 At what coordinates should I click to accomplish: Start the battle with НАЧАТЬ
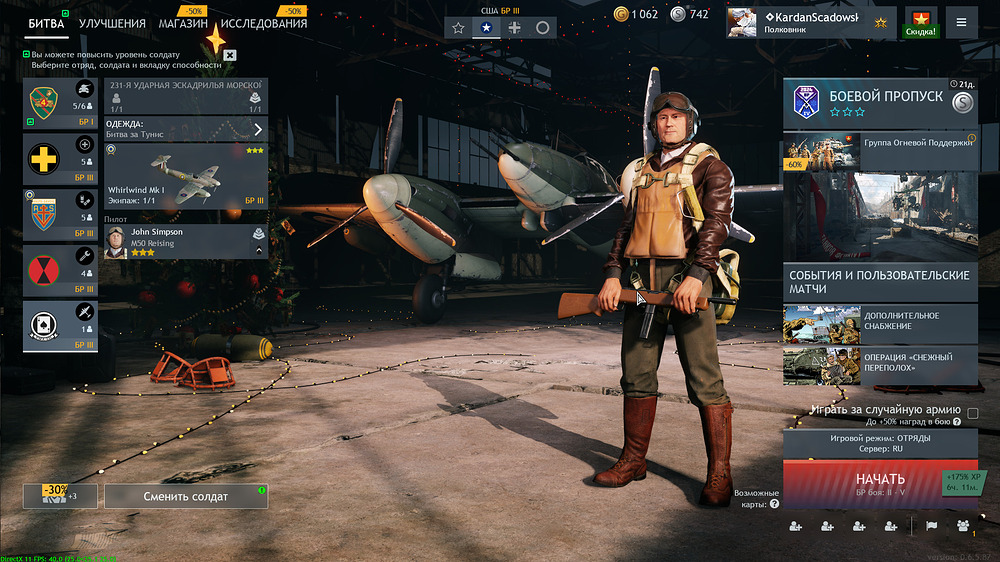(x=880, y=484)
